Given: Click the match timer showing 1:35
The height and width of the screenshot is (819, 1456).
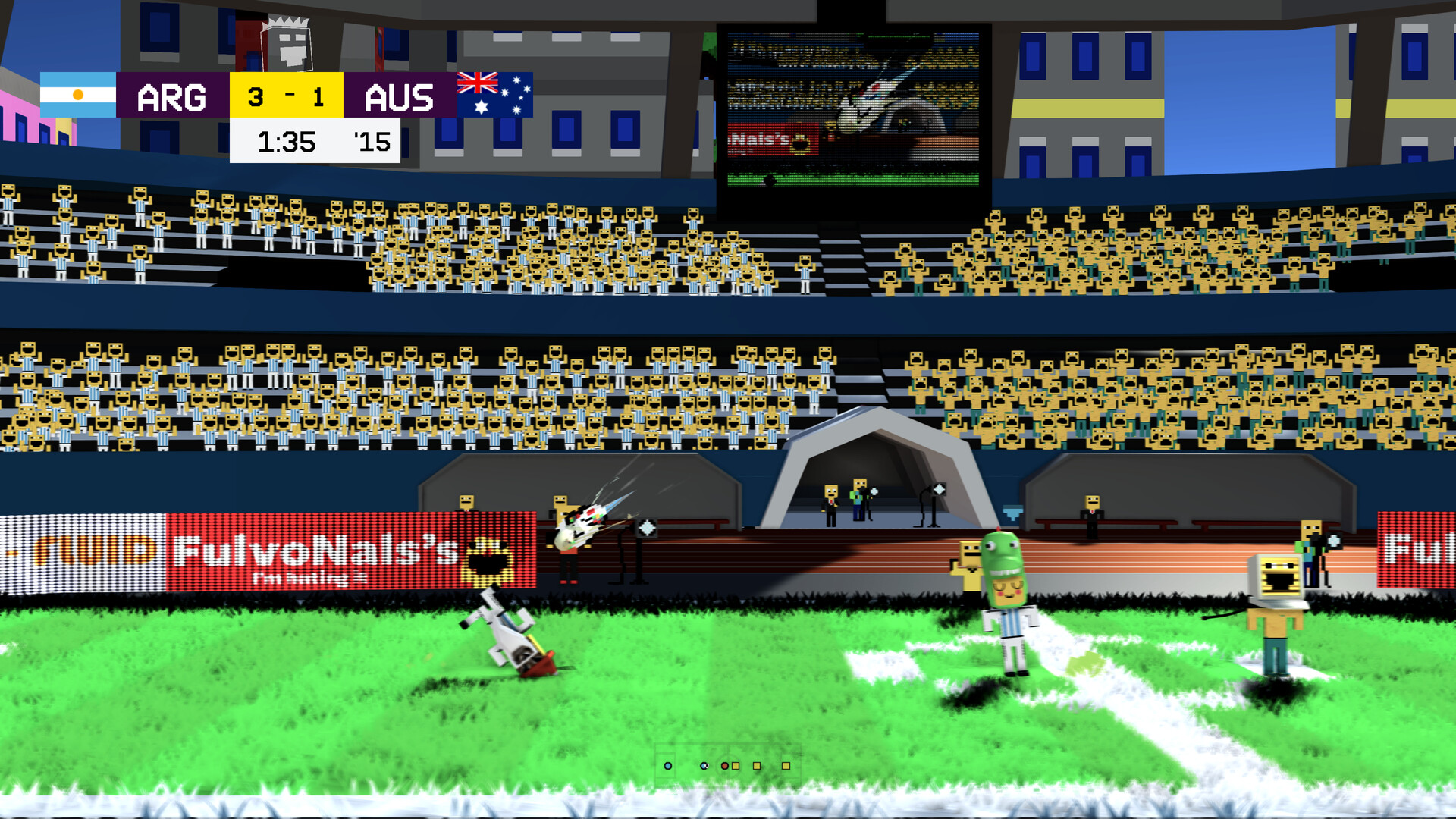Looking at the screenshot, I should 286,141.
